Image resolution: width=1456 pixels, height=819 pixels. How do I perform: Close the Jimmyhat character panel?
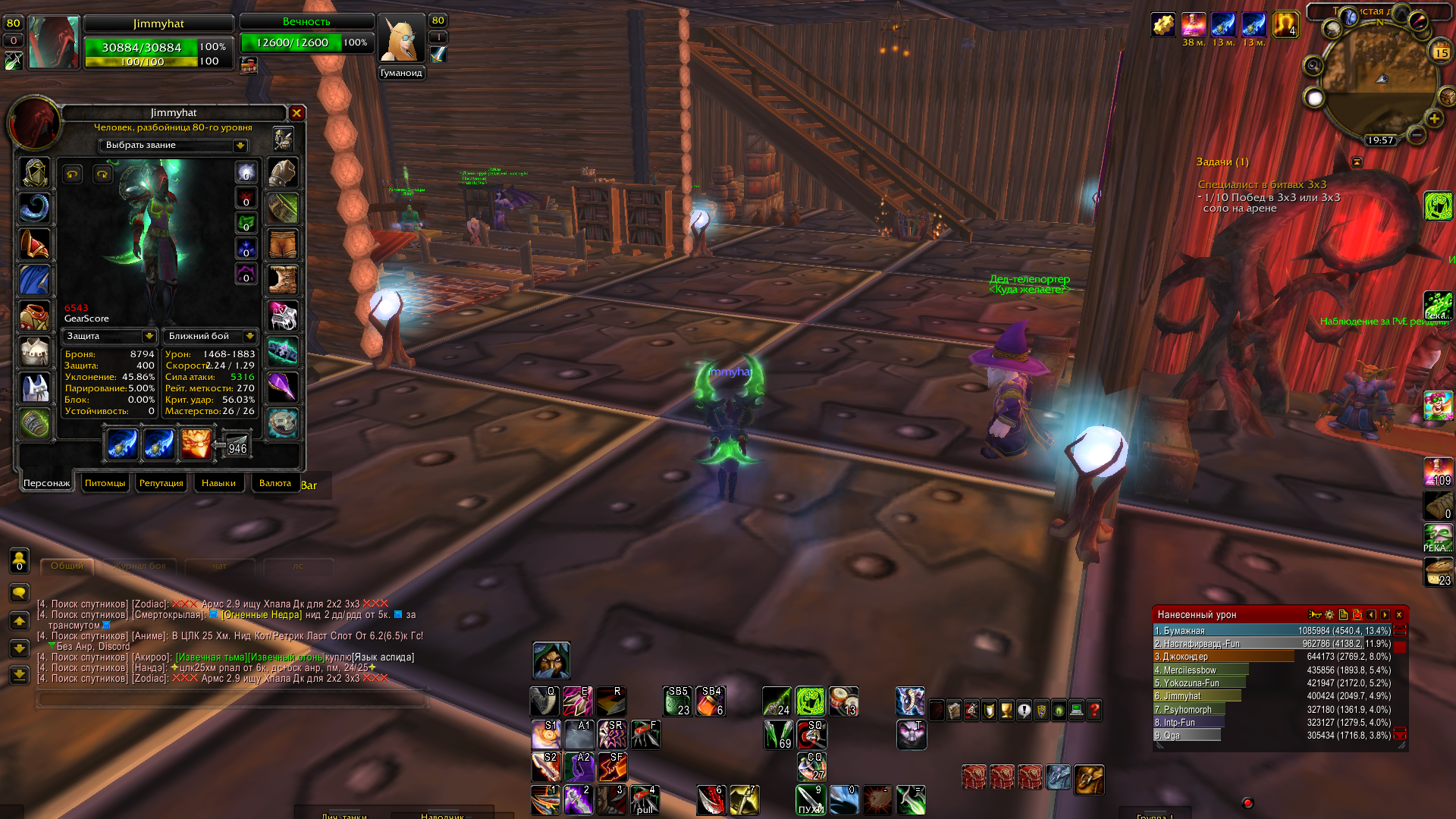[297, 113]
